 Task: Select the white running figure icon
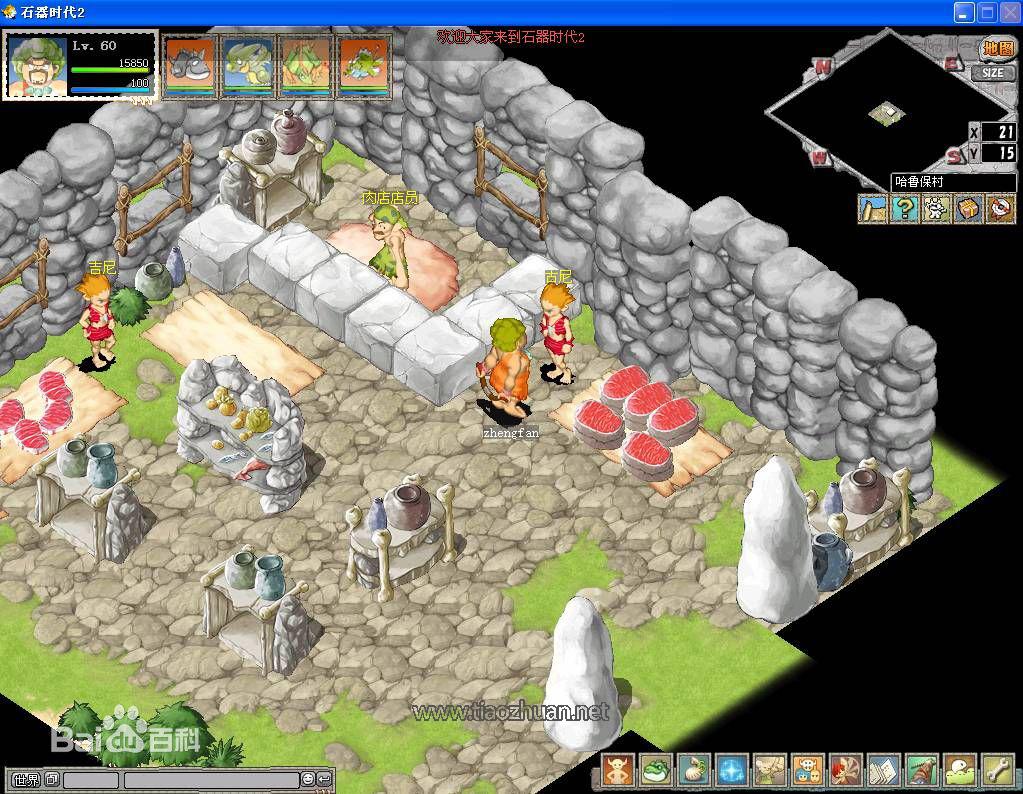[936, 209]
